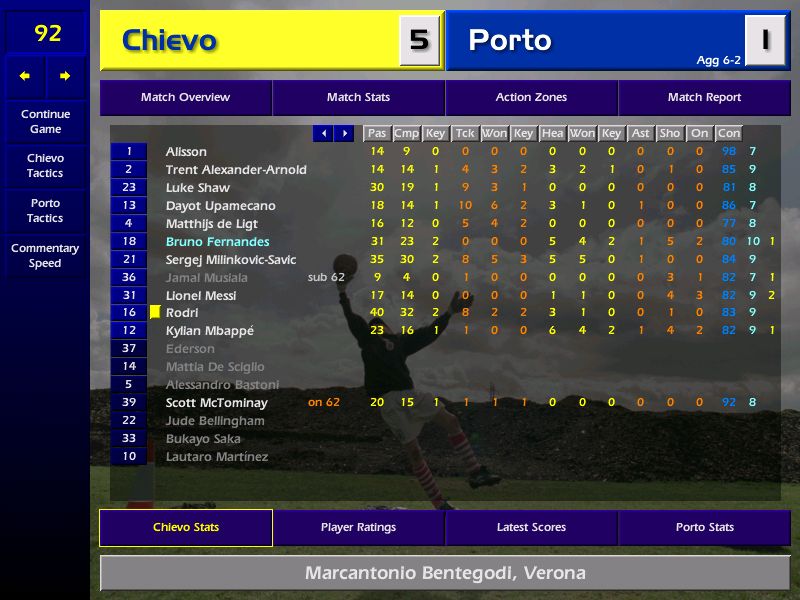Screen dimensions: 800x600
Task: View the Action Zones tab
Action: (531, 98)
